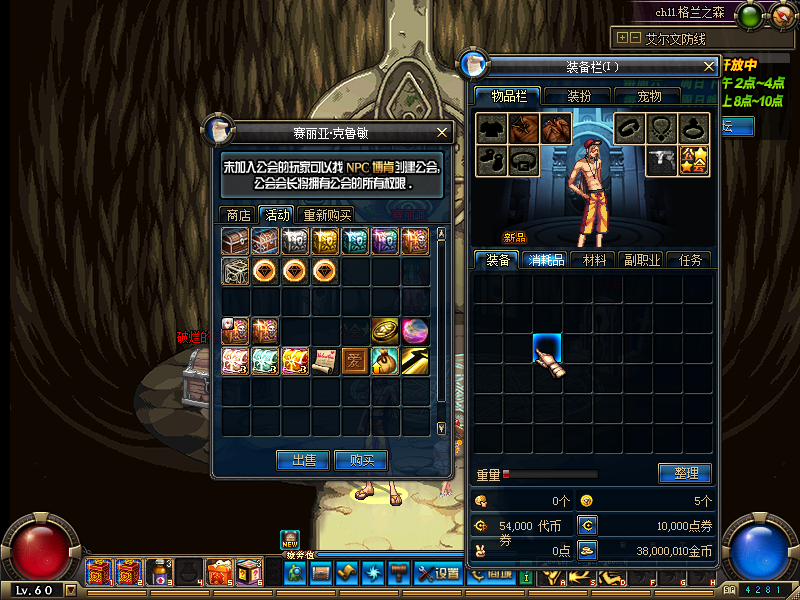Choose the money bag with arrow item
Image resolution: width=800 pixels, height=600 pixels.
[385, 360]
